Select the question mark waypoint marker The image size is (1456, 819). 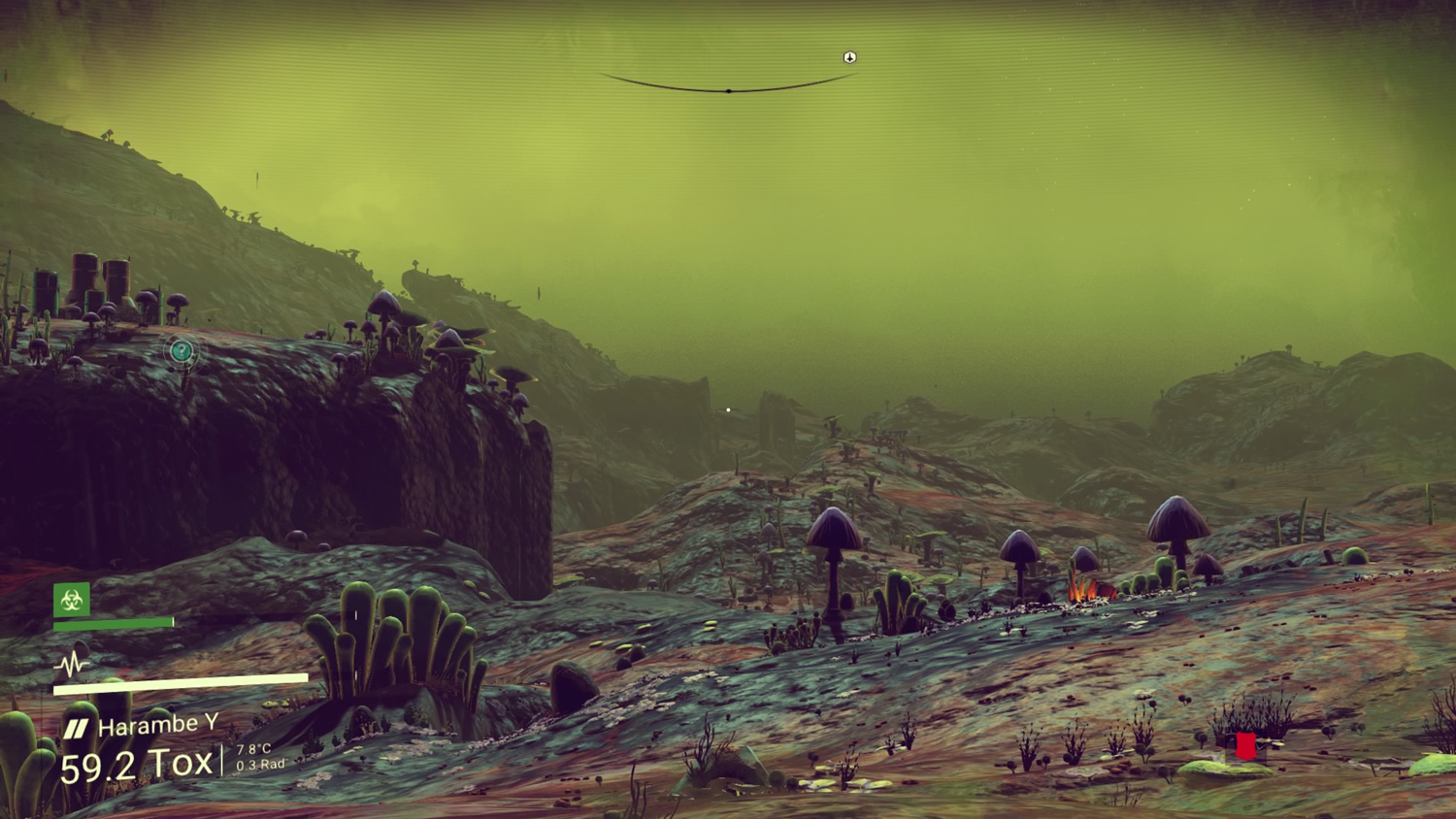point(181,350)
